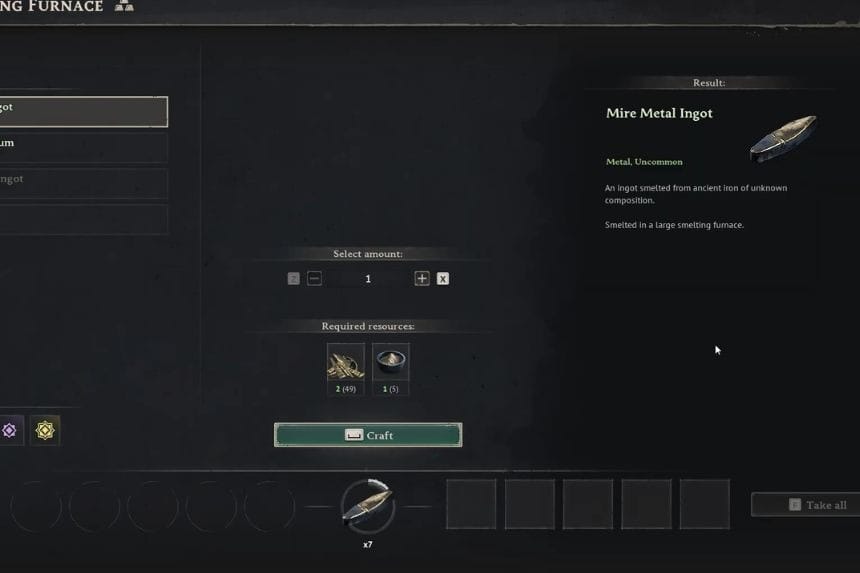Decrease craft amount with the minus button
Screen dimensions: 860x573
click(315, 279)
